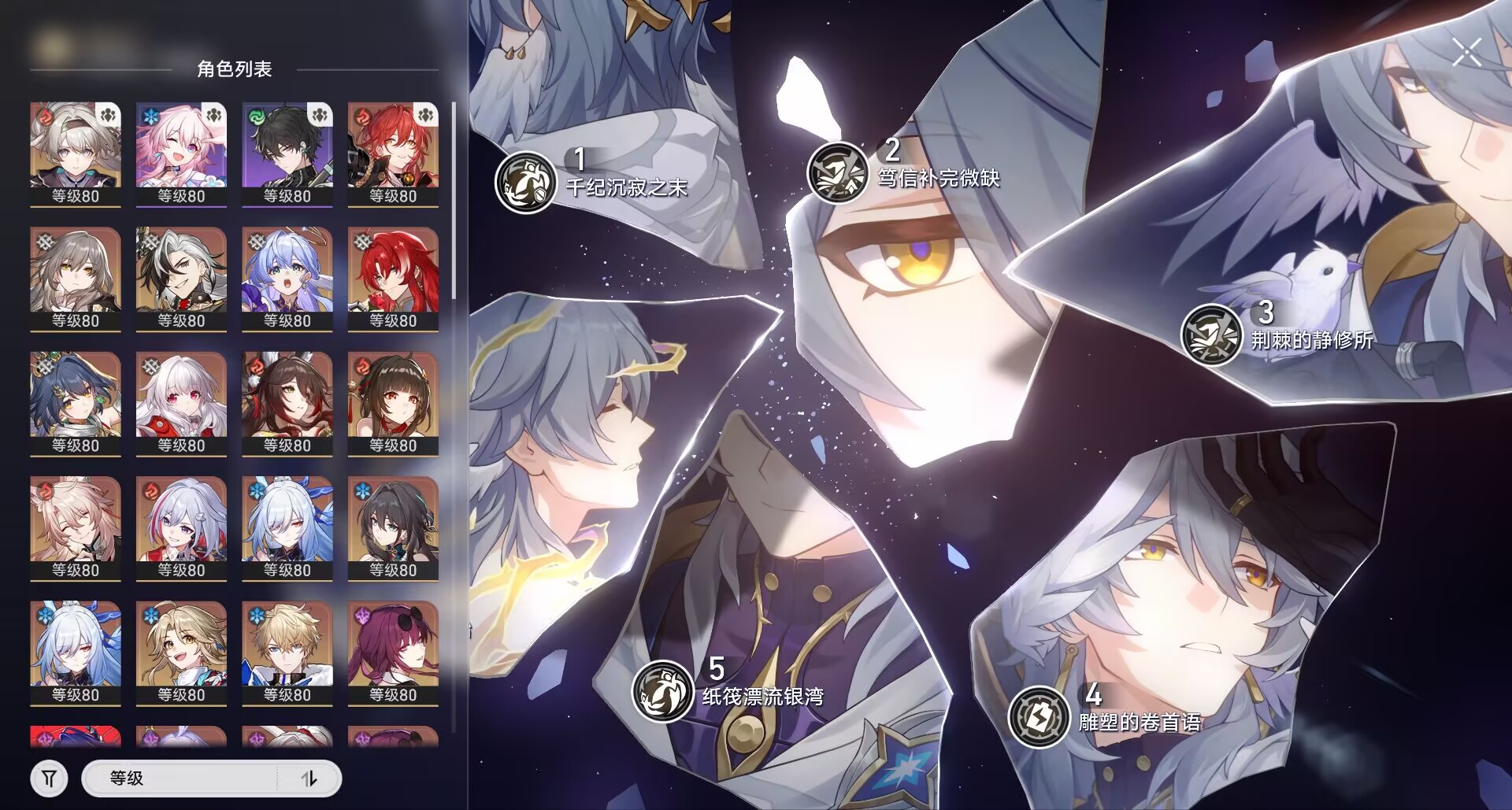Select Eidolon 5 纸筏漂流银湾
This screenshot has height=810, width=1512.
point(663,691)
